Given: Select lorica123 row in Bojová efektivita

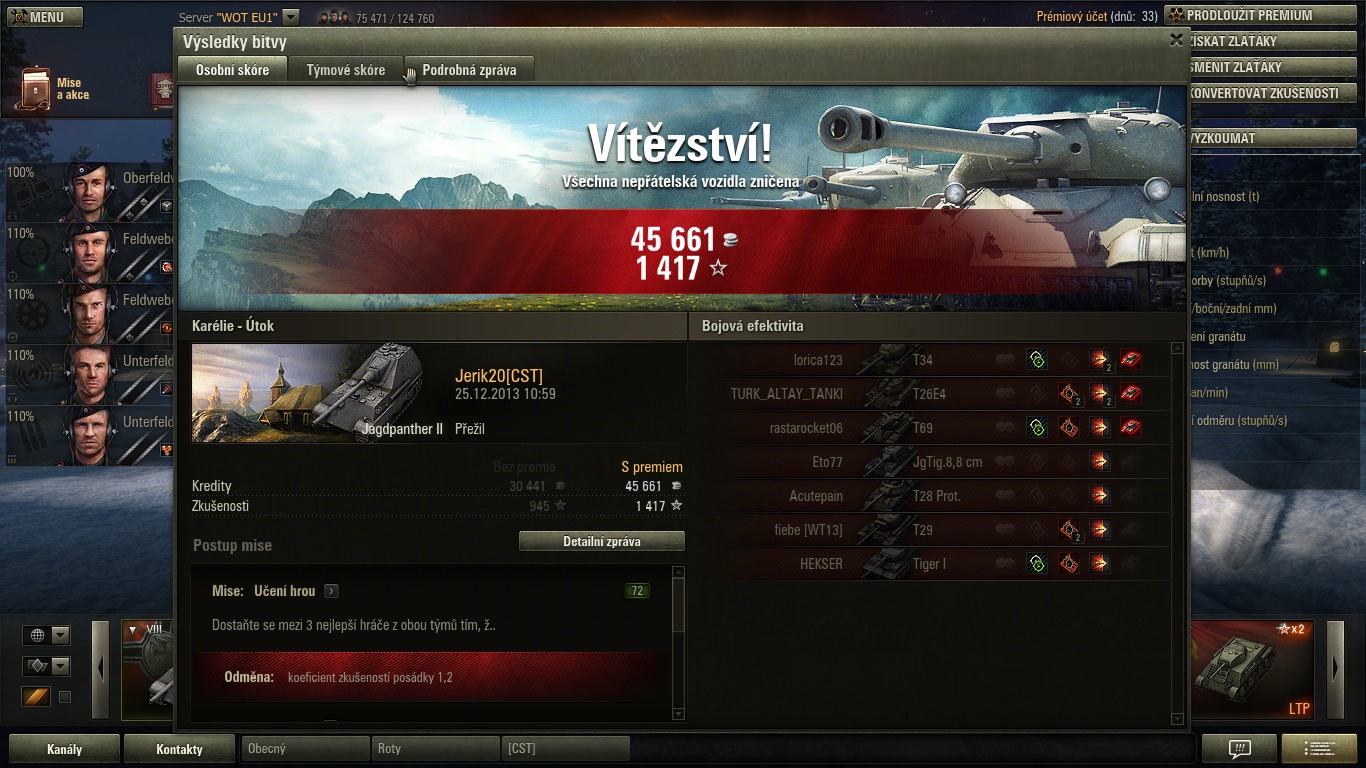Looking at the screenshot, I should tap(937, 360).
